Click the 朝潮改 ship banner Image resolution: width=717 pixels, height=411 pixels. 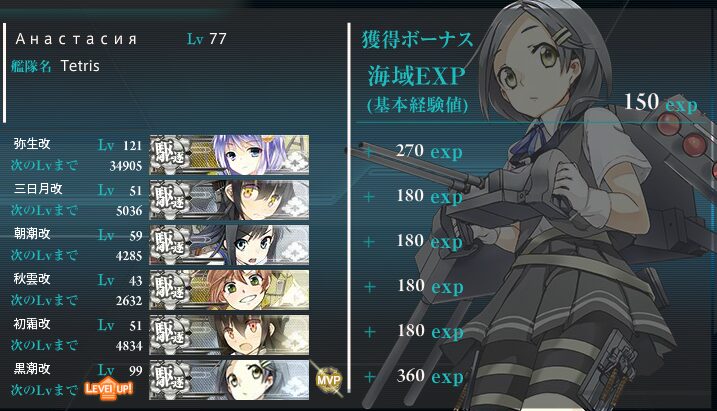coord(230,244)
